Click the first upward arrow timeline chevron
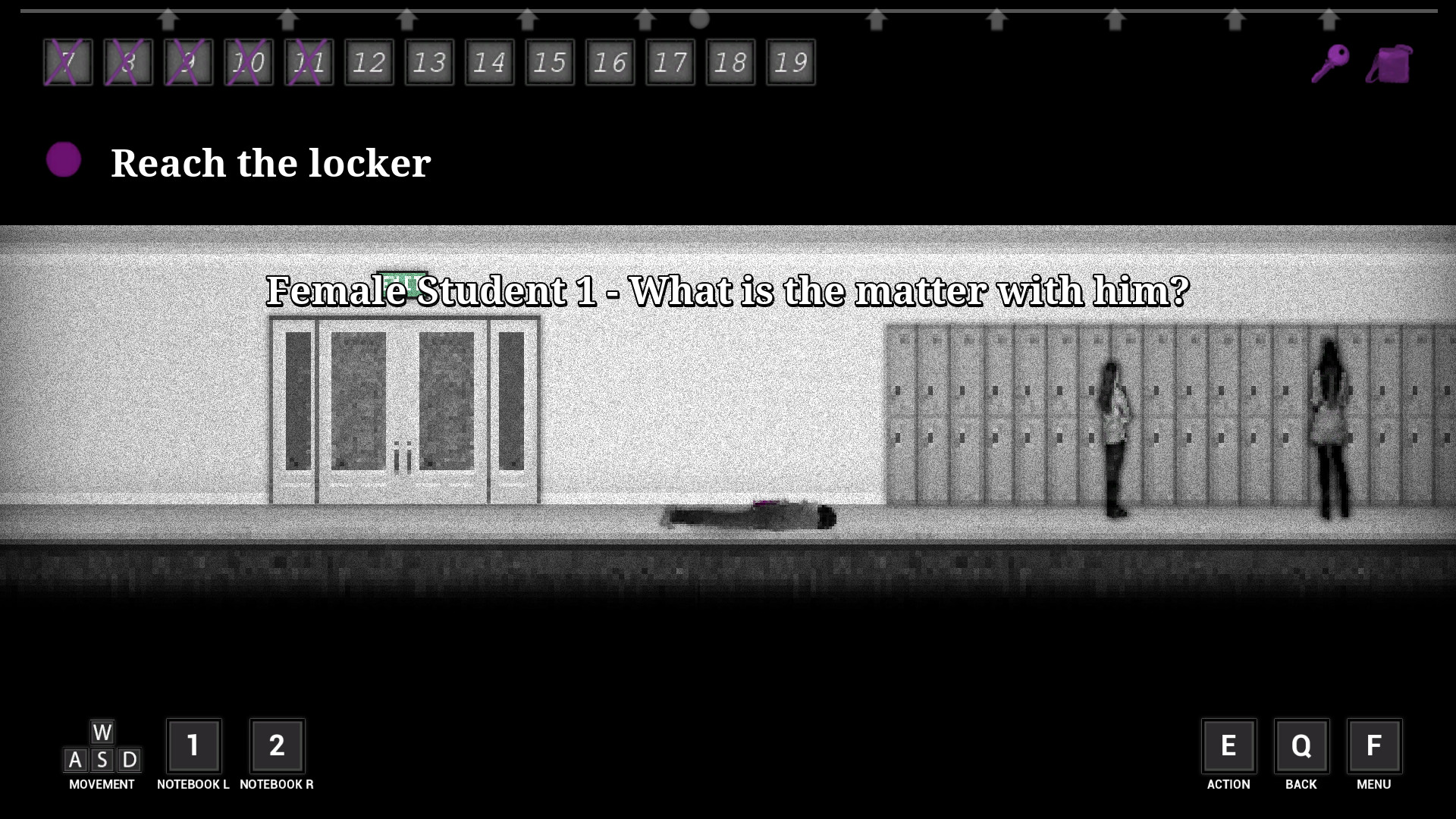 pyautogui.click(x=168, y=18)
